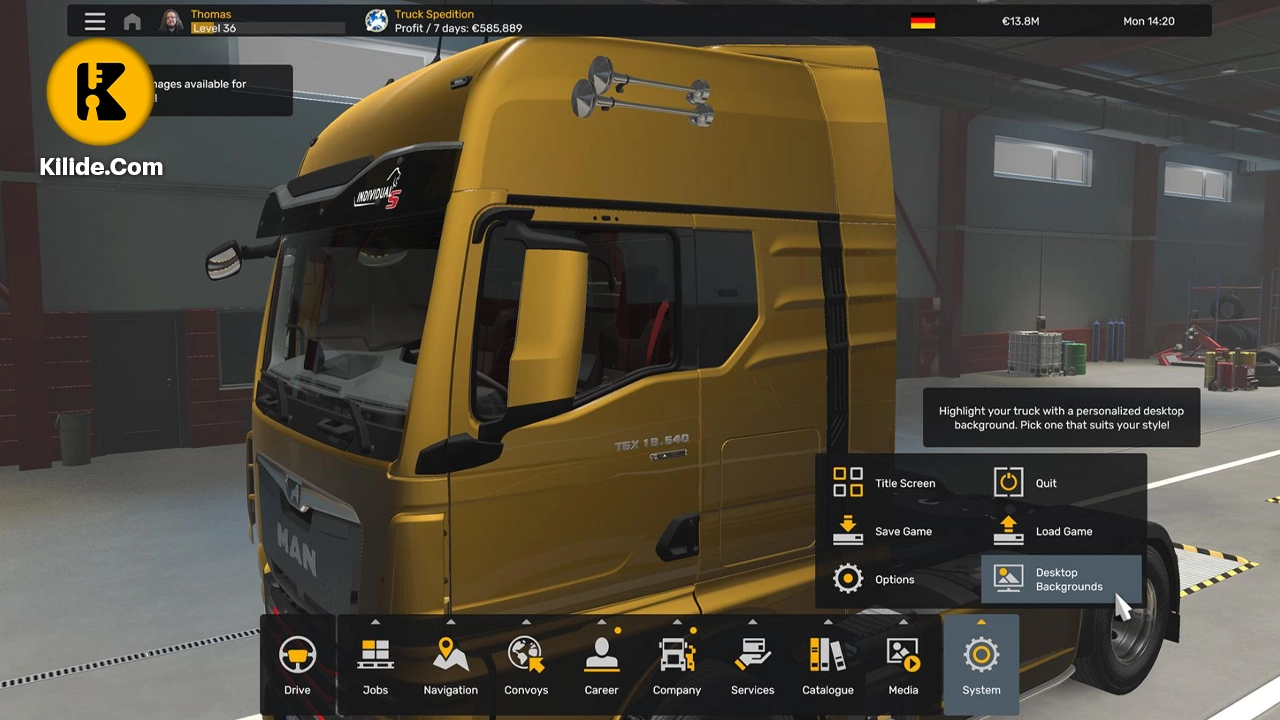This screenshot has height=720, width=1280.
Task: Click the home icon in top bar
Action: (x=132, y=21)
